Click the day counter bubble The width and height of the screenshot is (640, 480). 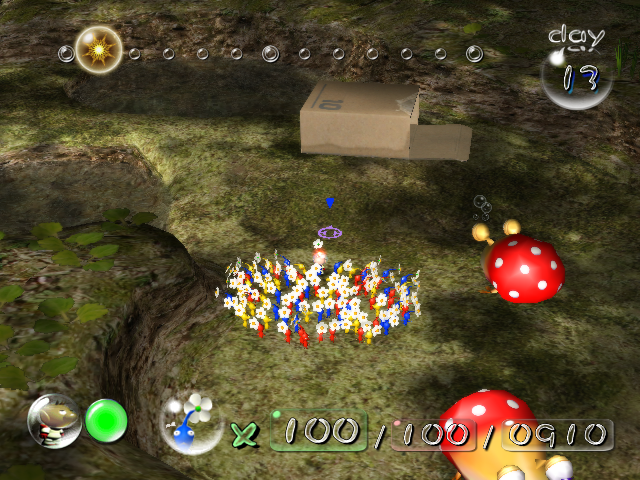tap(576, 75)
